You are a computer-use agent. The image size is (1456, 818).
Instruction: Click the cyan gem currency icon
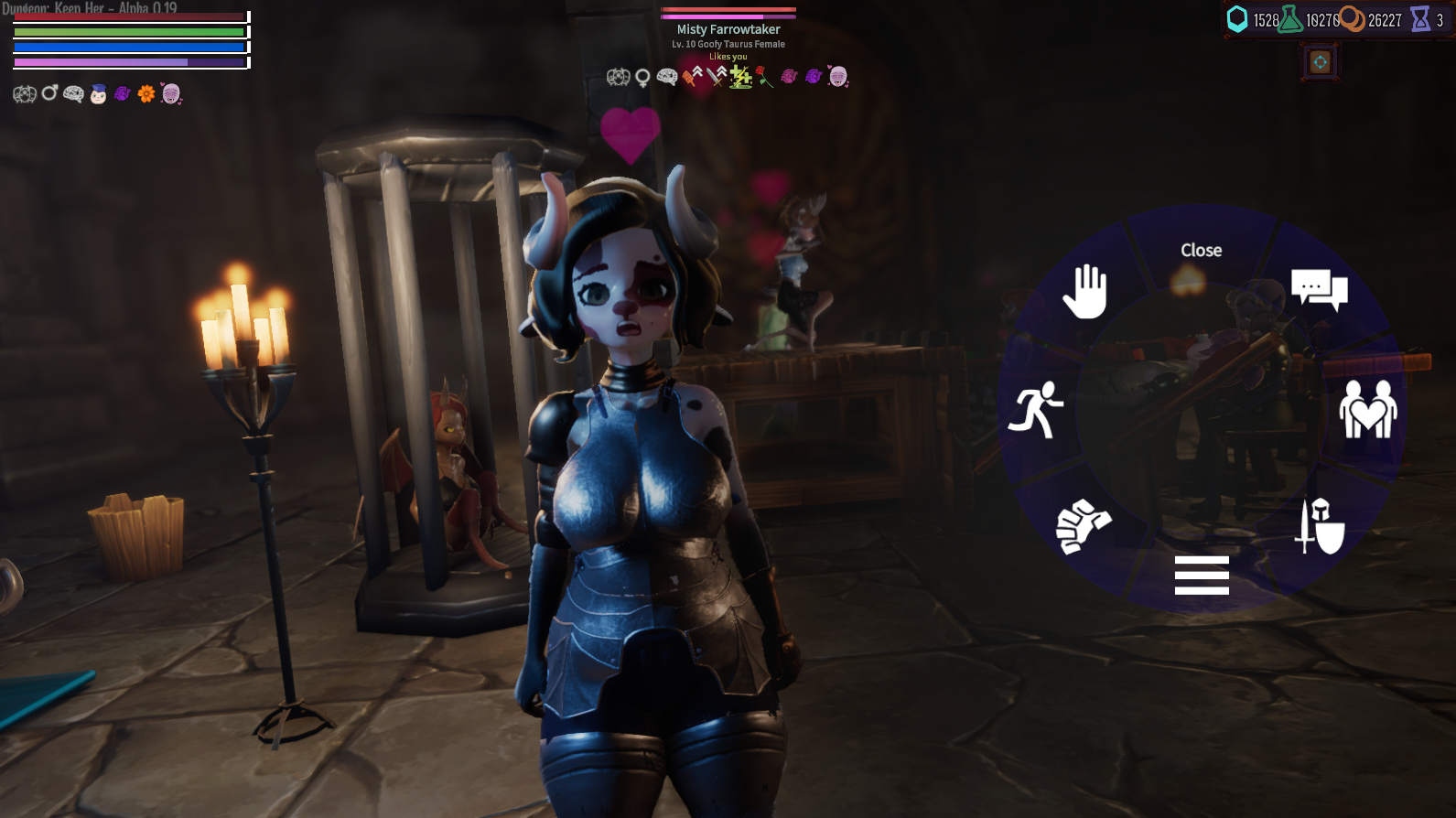point(1239,16)
